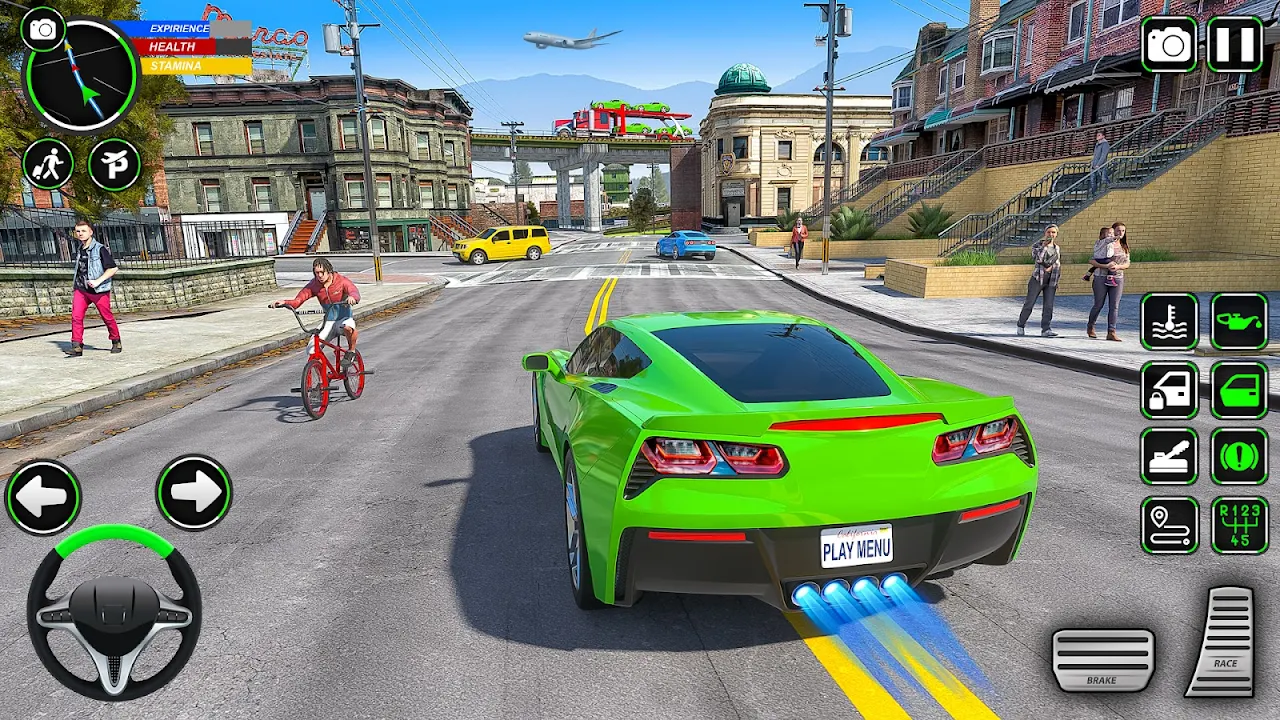Check the coolant temperature icon
Viewport: 1280px width, 720px height.
1169,322
